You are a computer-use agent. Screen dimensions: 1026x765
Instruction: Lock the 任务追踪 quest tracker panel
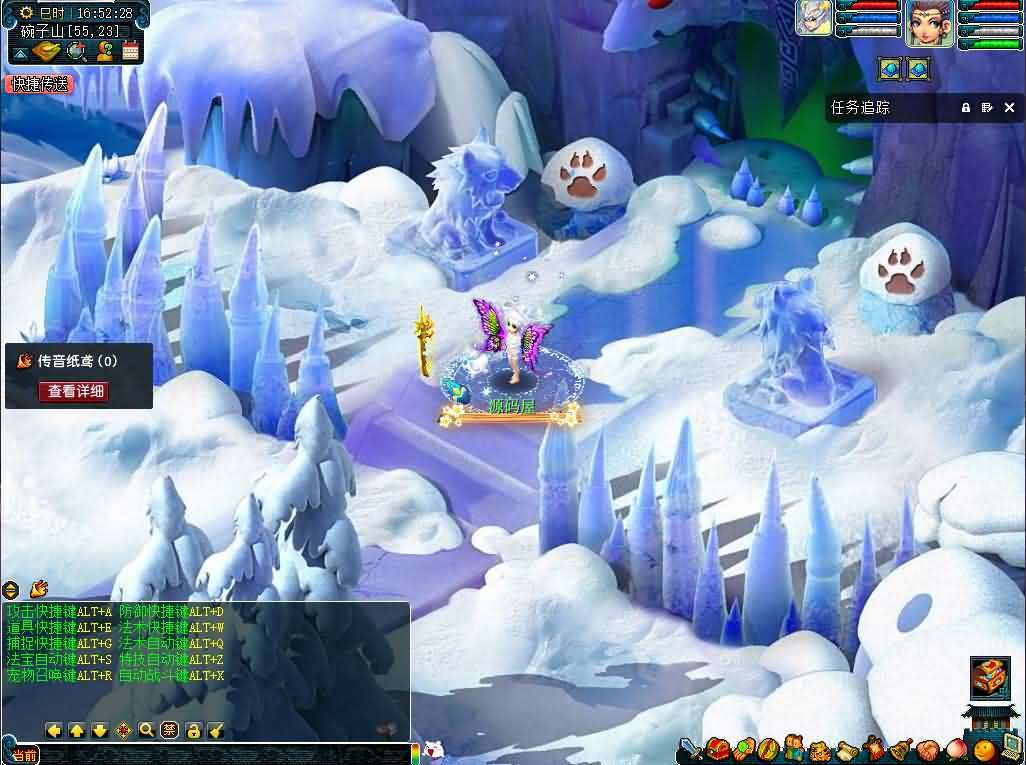(x=966, y=107)
